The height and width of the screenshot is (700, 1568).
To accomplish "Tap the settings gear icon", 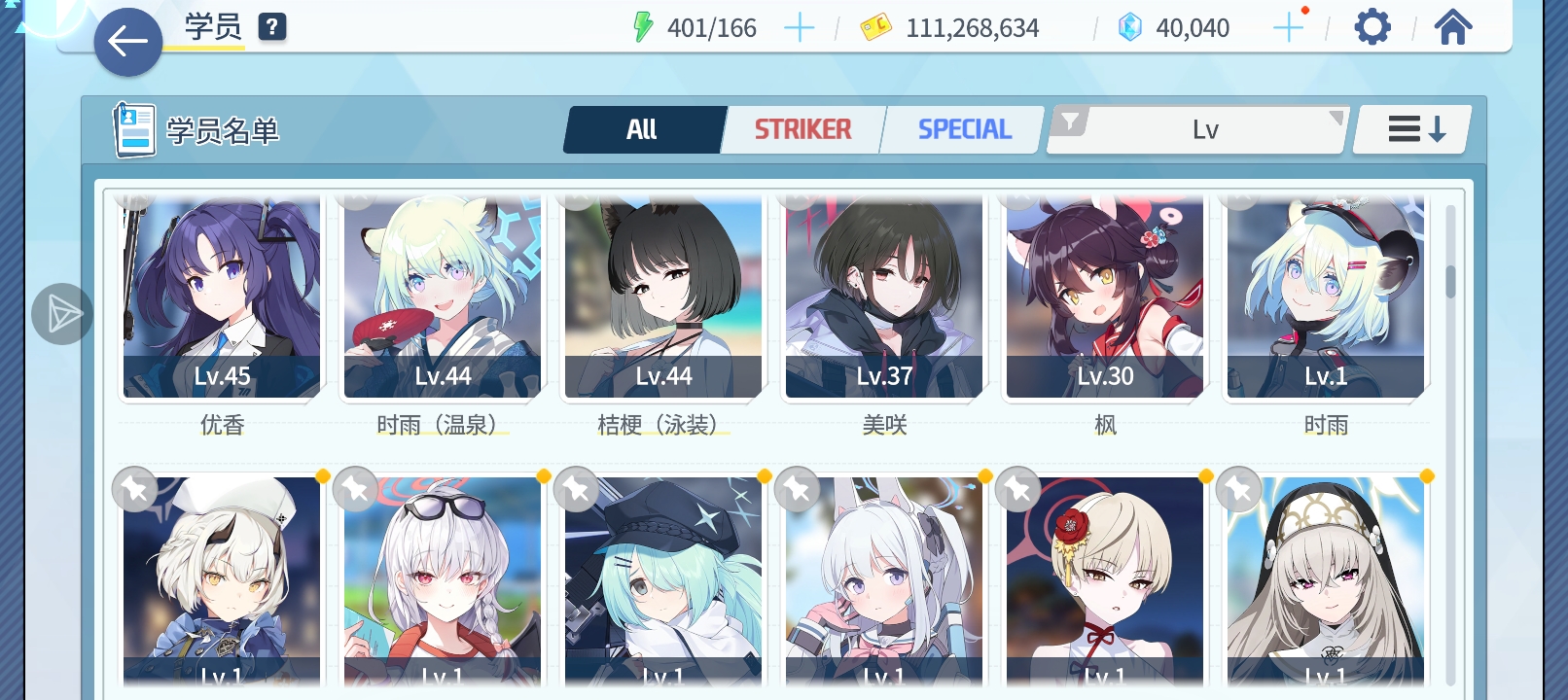I will pyautogui.click(x=1372, y=26).
